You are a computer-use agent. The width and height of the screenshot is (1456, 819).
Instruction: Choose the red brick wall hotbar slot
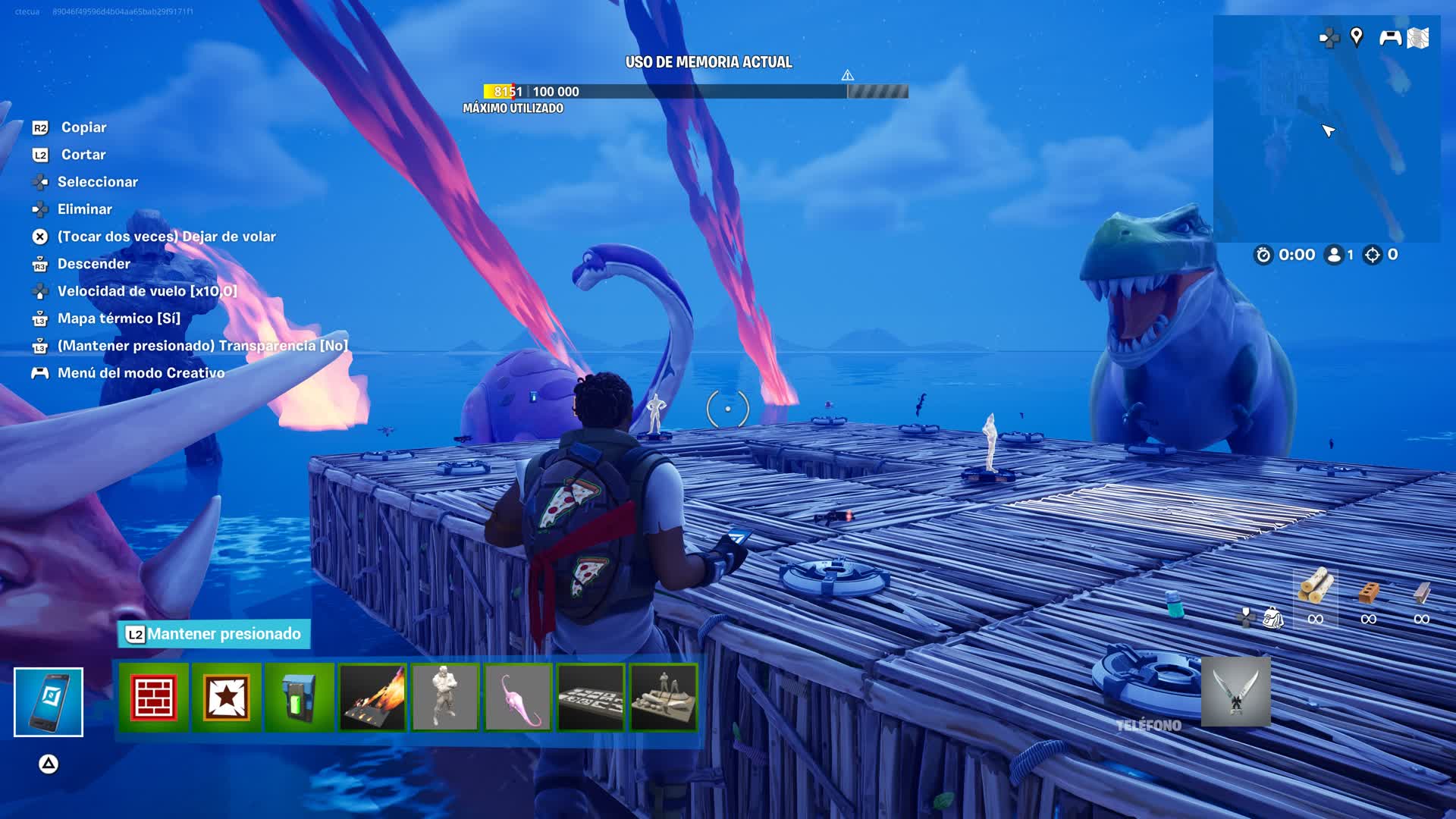(154, 698)
